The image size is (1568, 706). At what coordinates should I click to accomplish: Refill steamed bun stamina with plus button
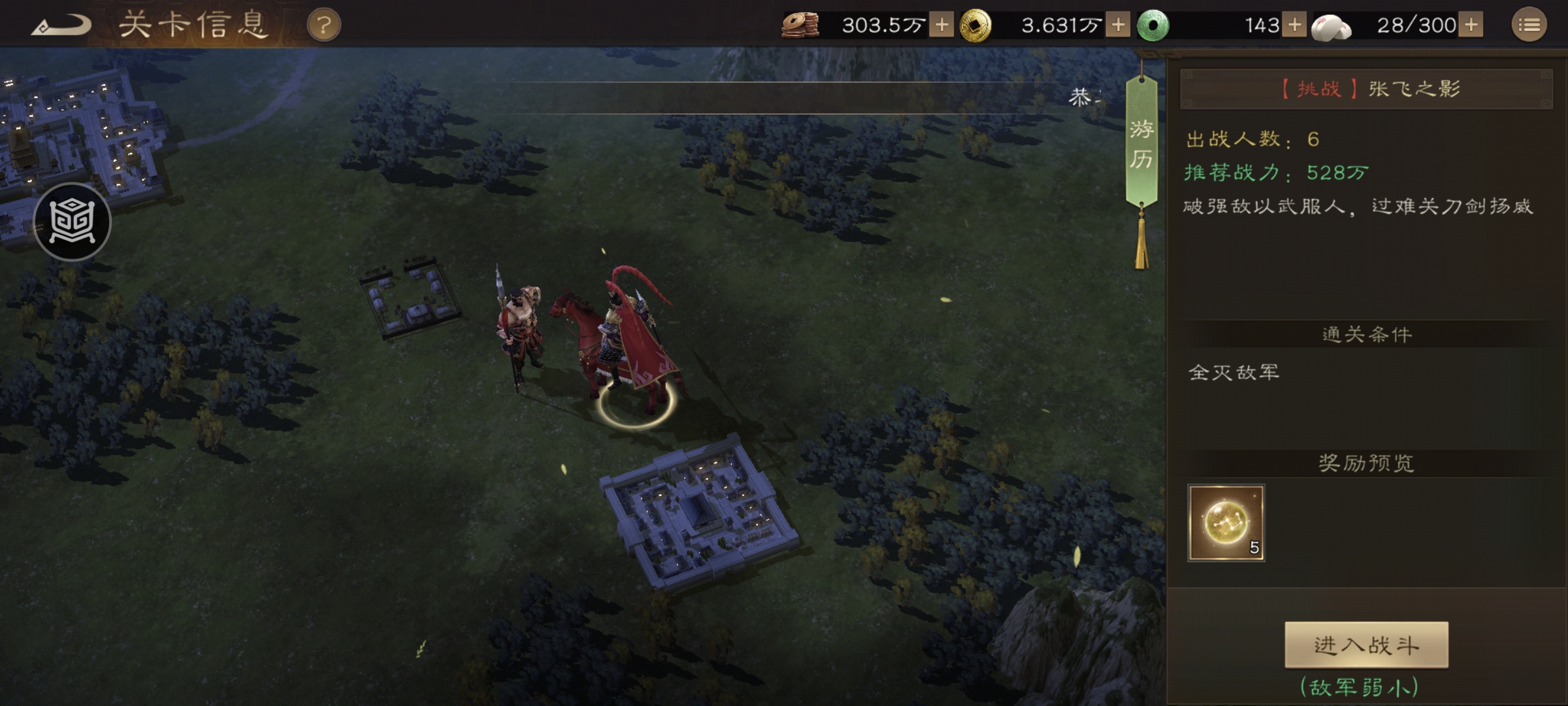pos(1471,25)
